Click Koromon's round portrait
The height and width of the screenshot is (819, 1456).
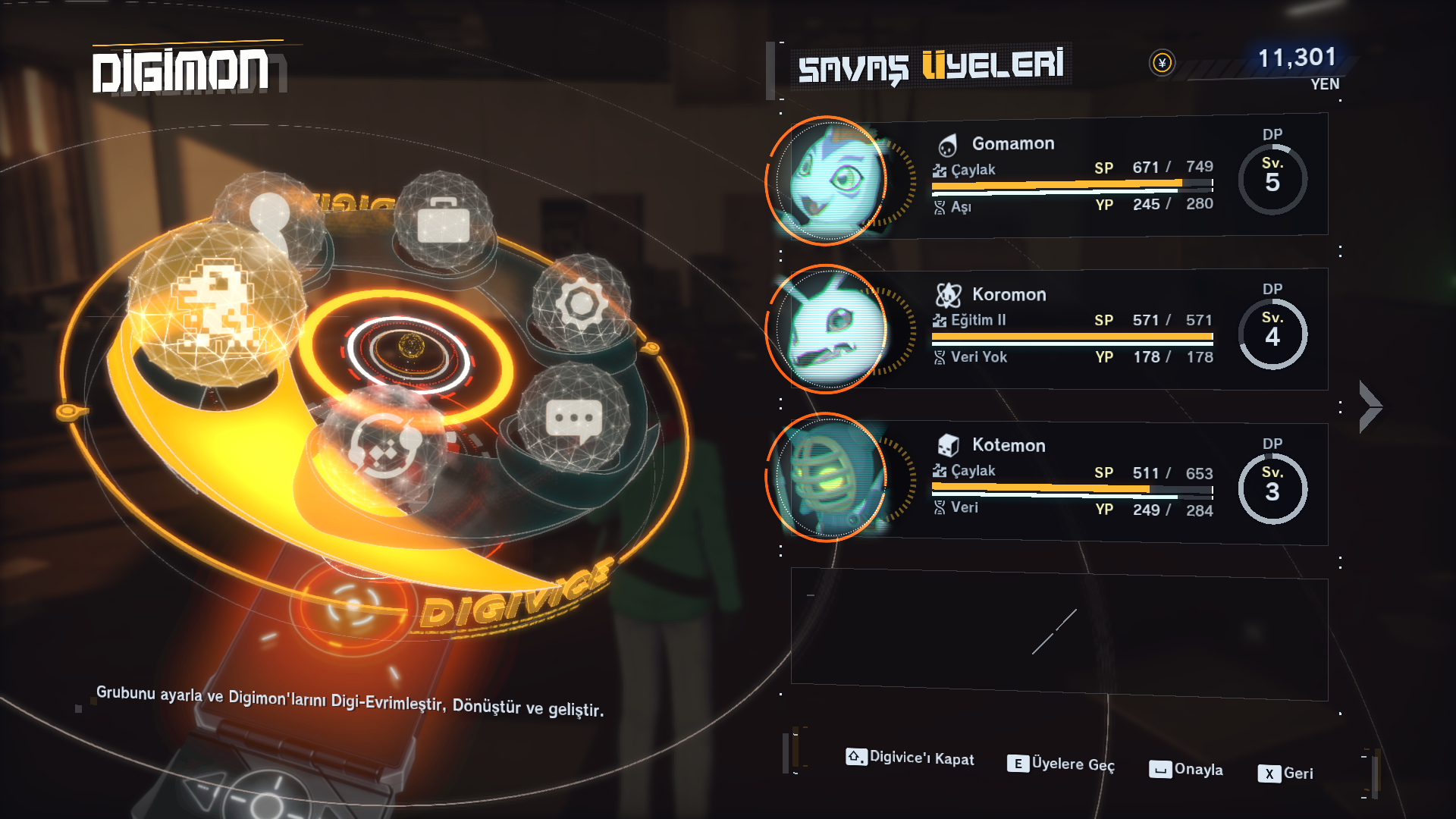click(x=829, y=330)
